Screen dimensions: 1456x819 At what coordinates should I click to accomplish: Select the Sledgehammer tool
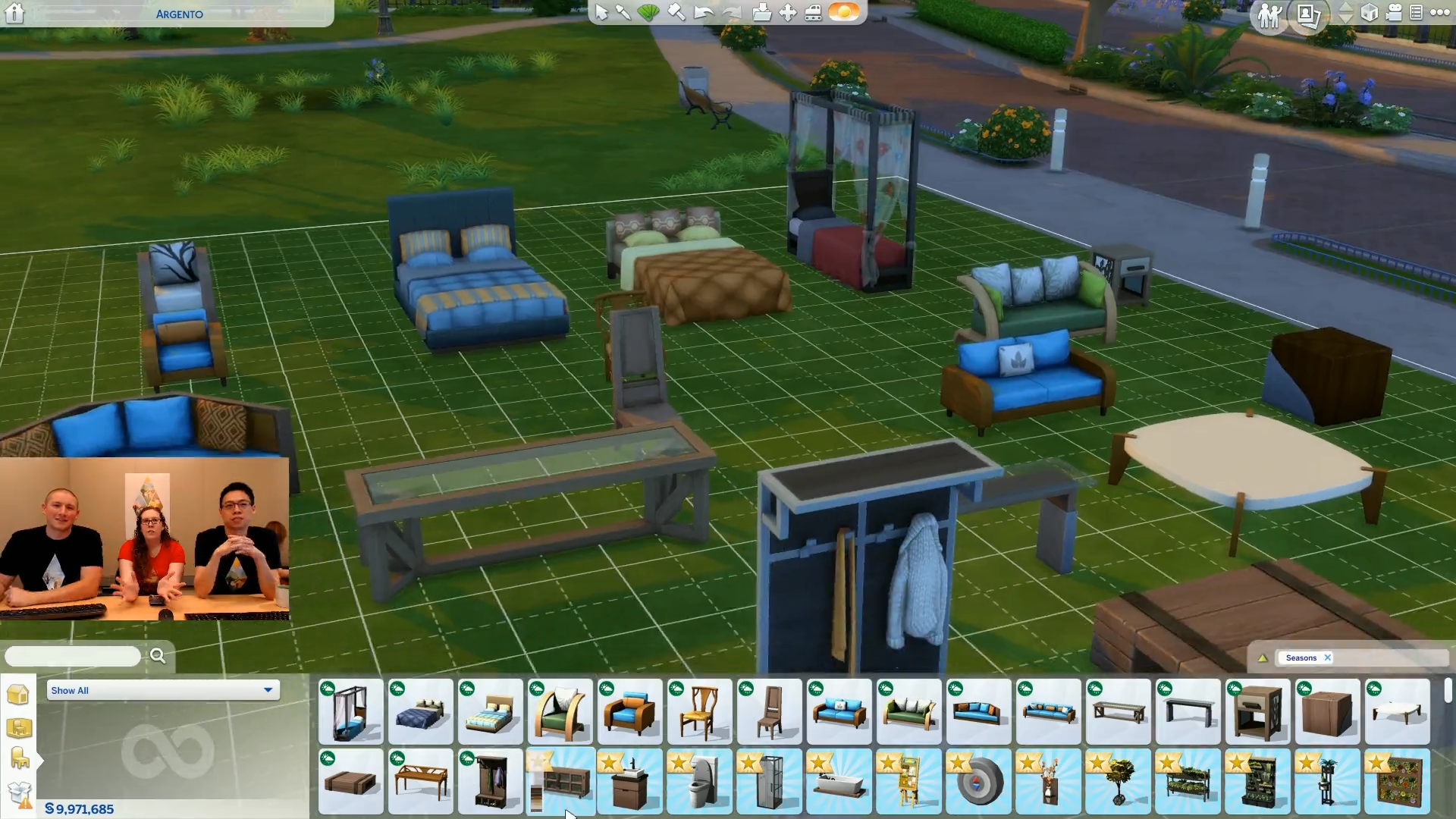point(675,13)
